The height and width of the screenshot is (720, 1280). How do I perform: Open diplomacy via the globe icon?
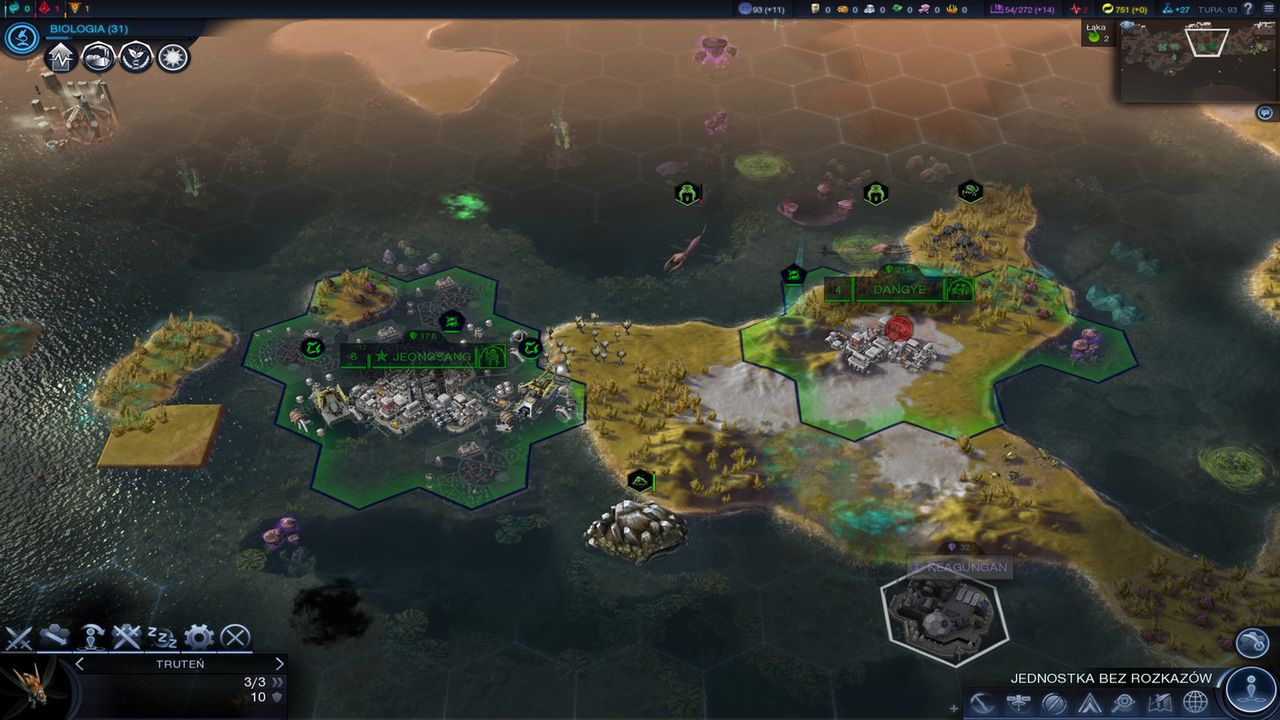pyautogui.click(x=1194, y=701)
